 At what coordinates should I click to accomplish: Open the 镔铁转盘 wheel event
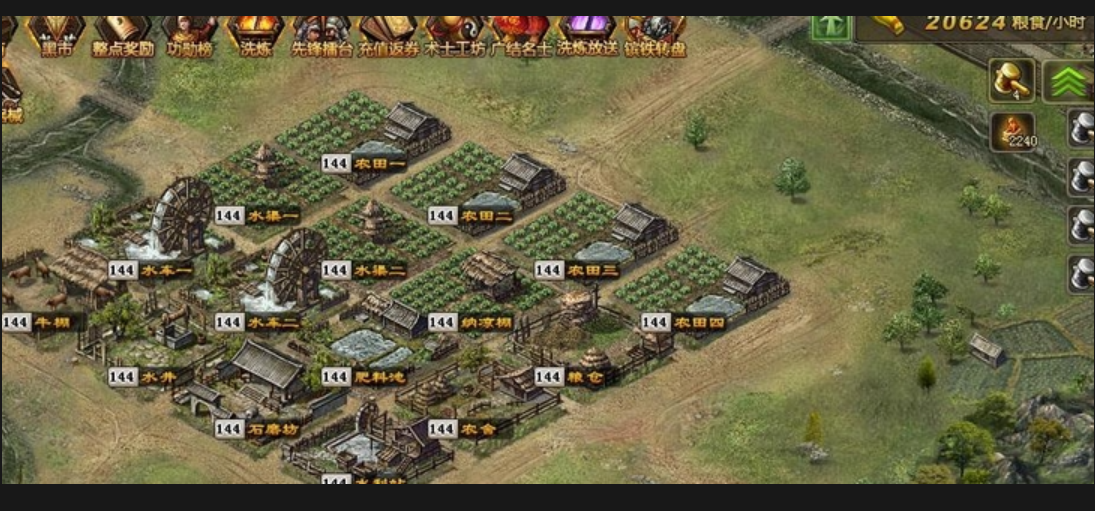point(654,35)
